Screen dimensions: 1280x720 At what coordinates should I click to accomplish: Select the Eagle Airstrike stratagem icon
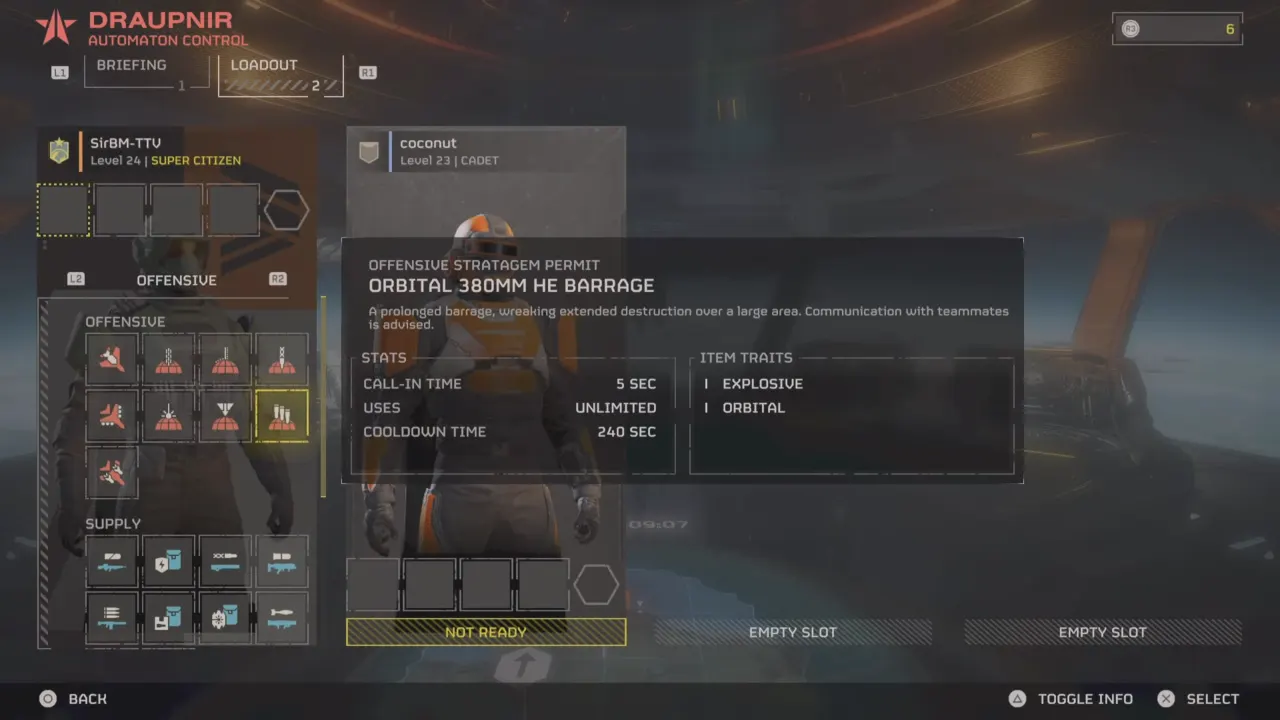coord(112,360)
